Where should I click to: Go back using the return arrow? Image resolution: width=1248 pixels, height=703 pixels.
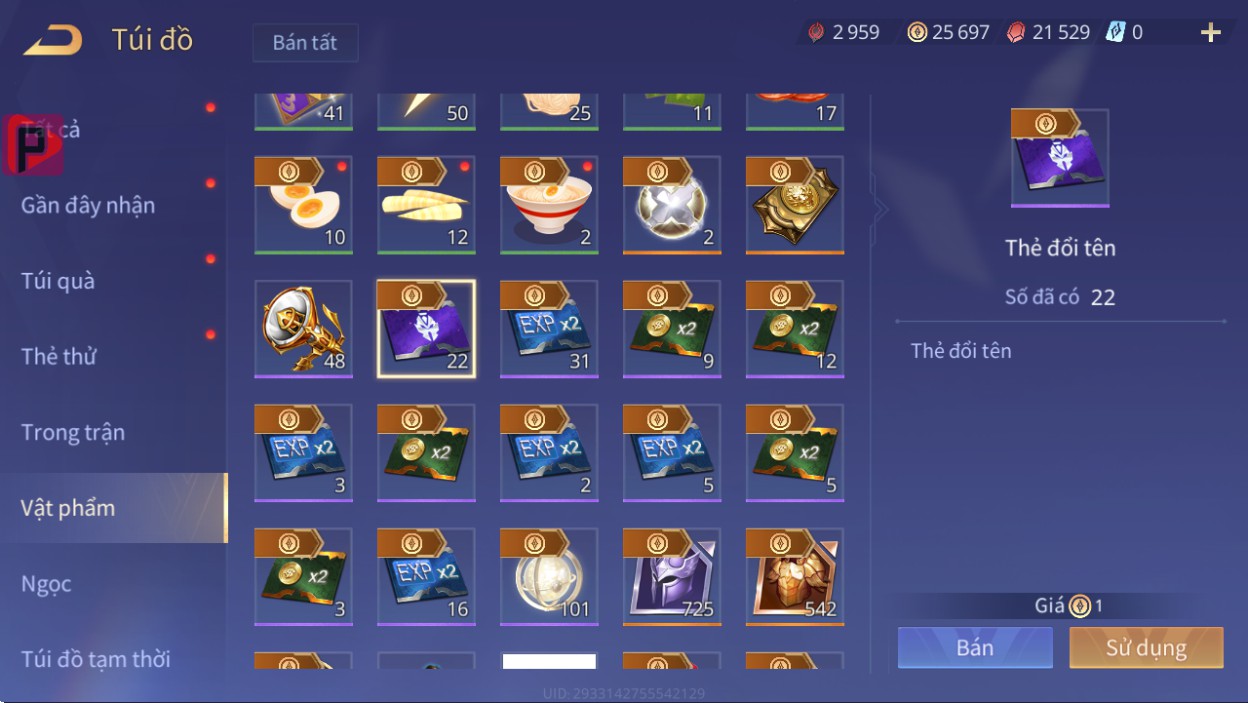pos(52,41)
